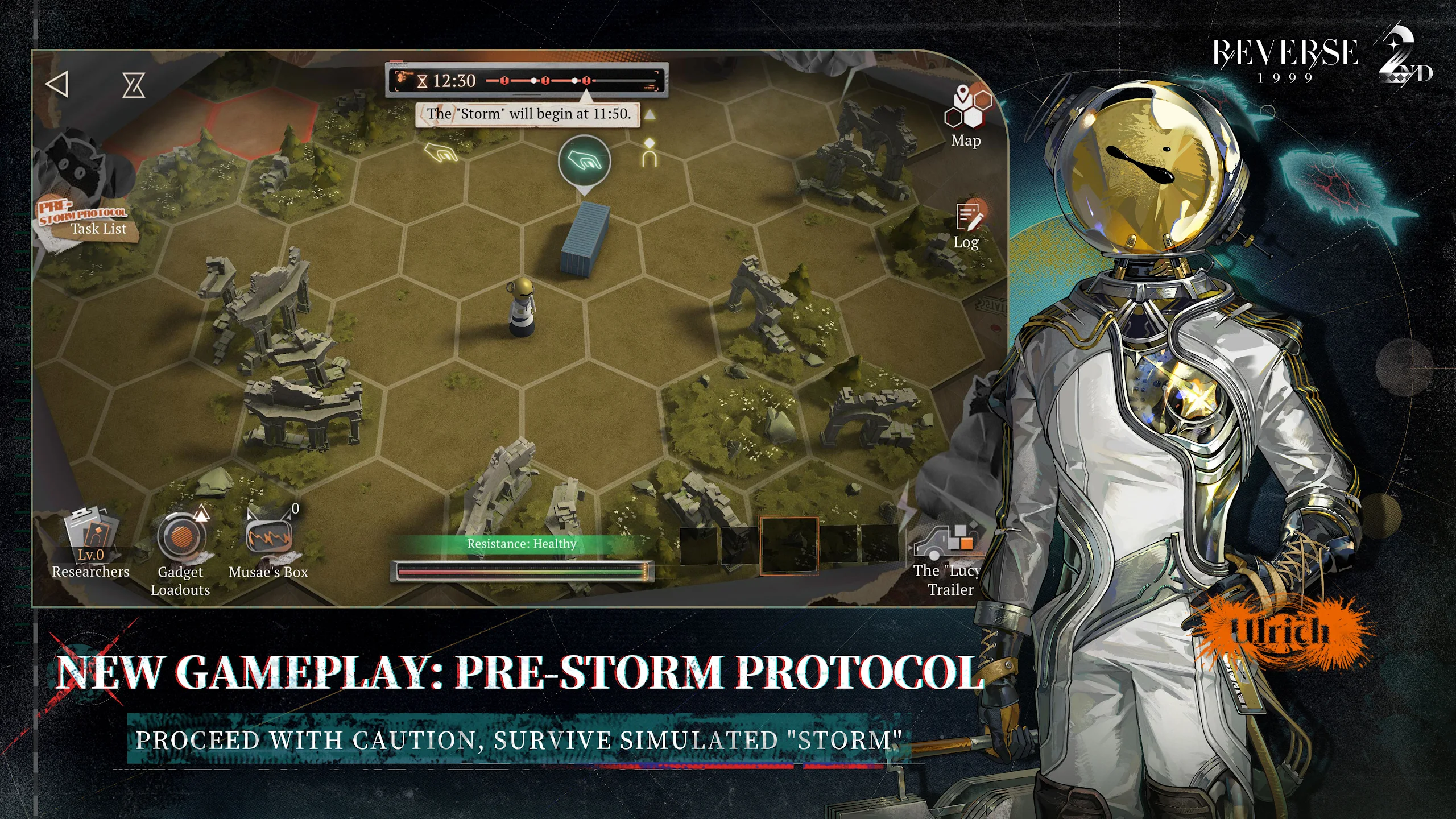Click the character marker icon near the timer
The height and width of the screenshot is (819, 1456).
point(650,152)
